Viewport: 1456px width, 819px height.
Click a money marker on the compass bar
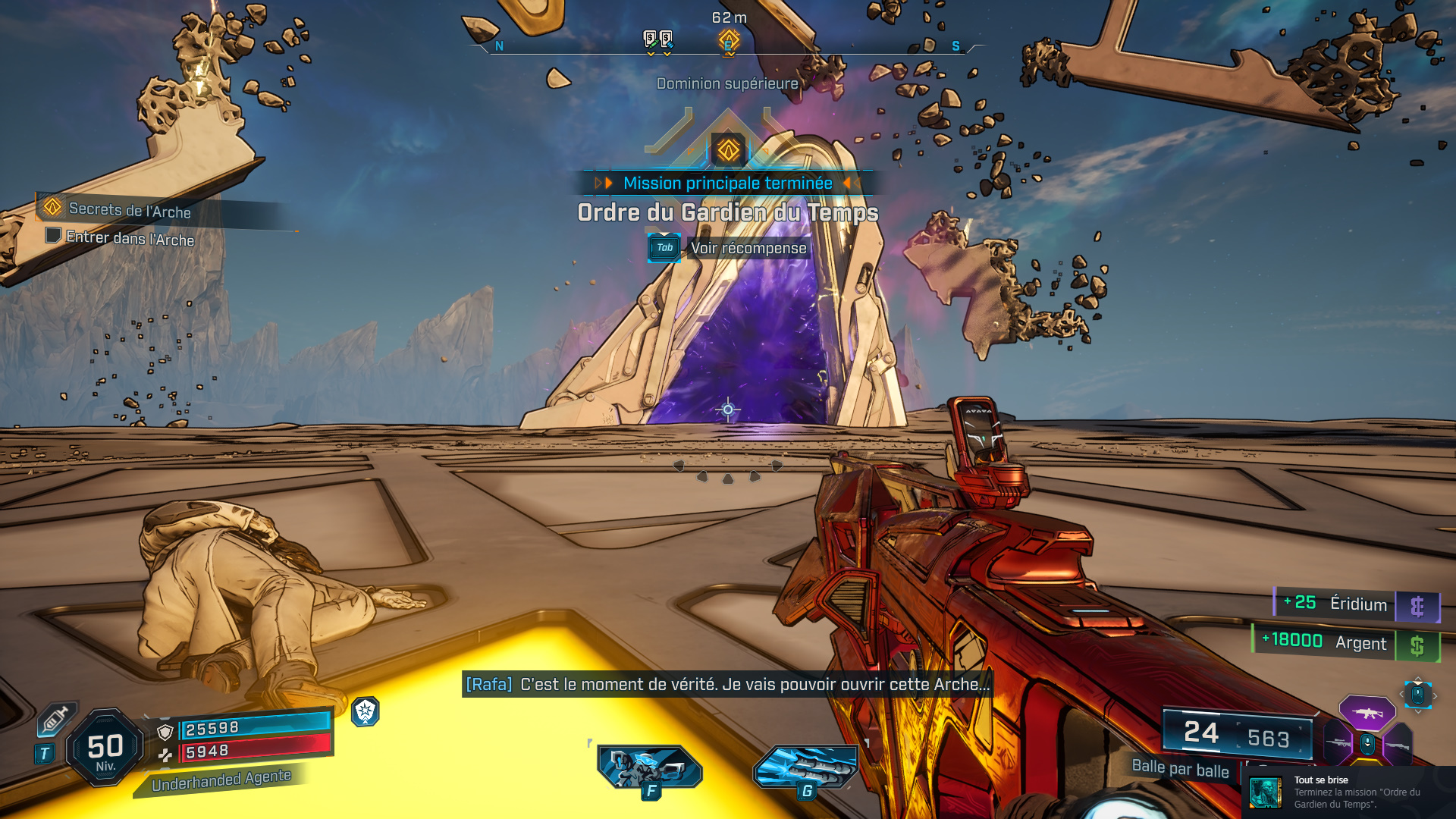coord(649,38)
